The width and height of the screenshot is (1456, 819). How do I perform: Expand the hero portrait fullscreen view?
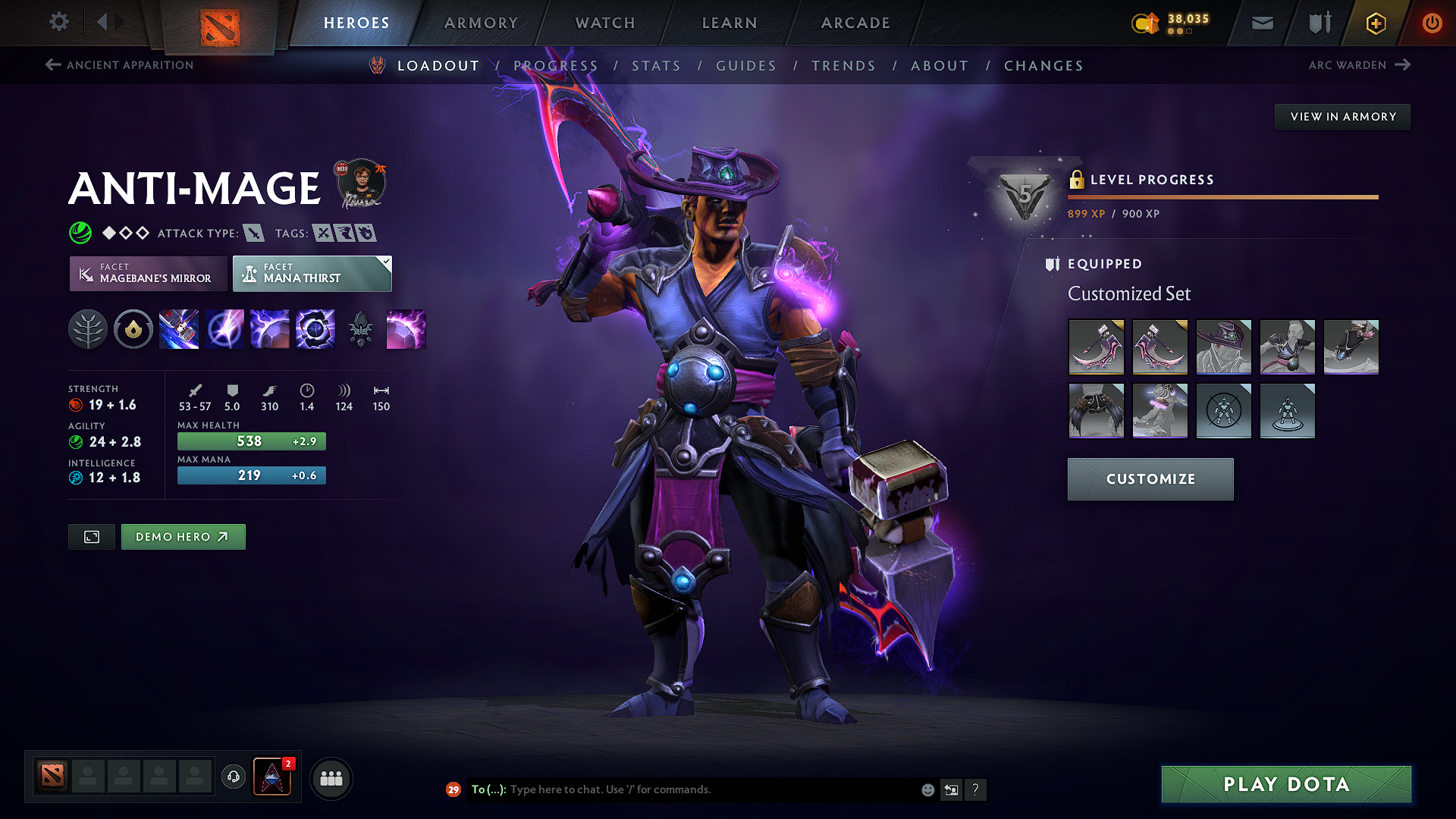pos(91,536)
